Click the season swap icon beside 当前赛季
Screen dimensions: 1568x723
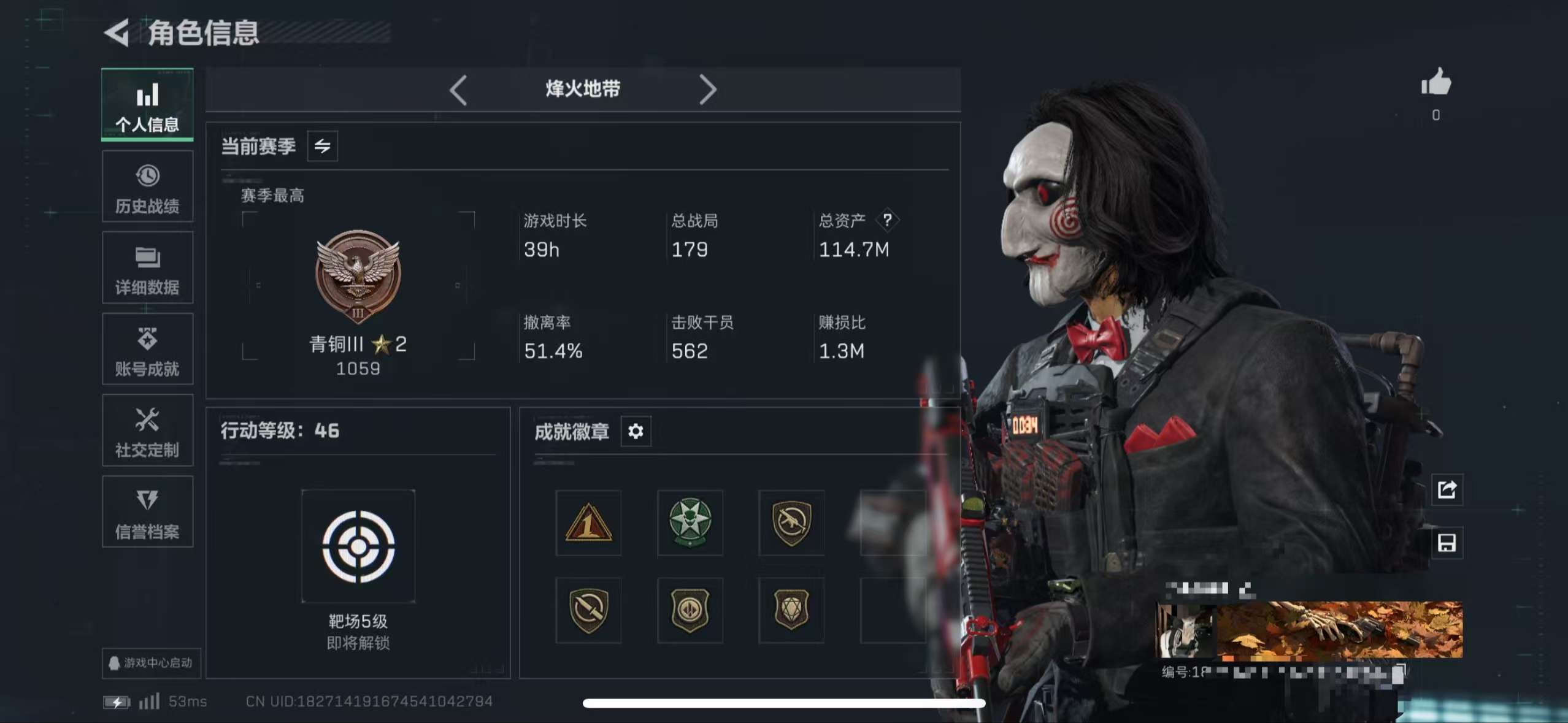321,146
